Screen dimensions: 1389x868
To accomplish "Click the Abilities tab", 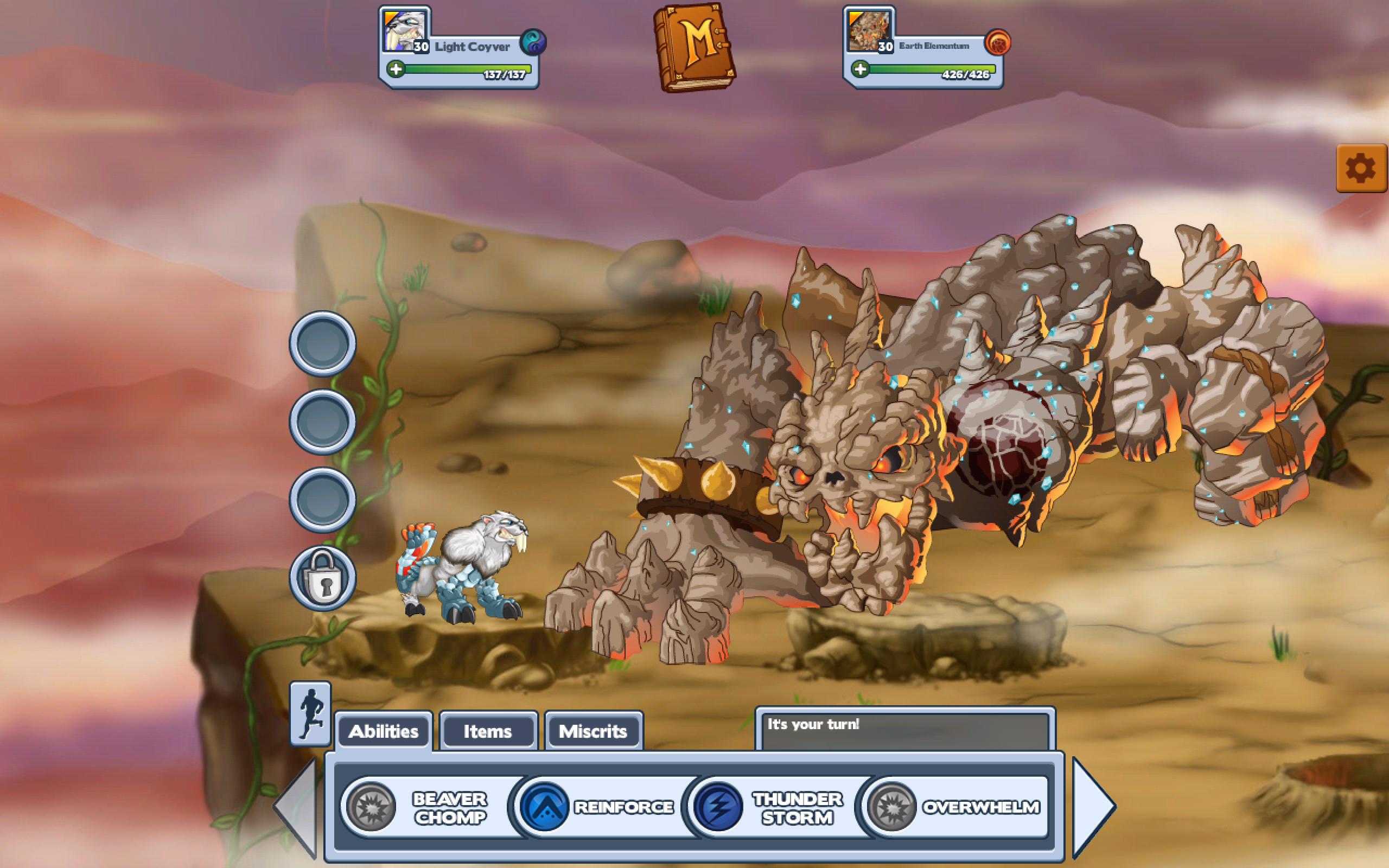I will click(384, 731).
